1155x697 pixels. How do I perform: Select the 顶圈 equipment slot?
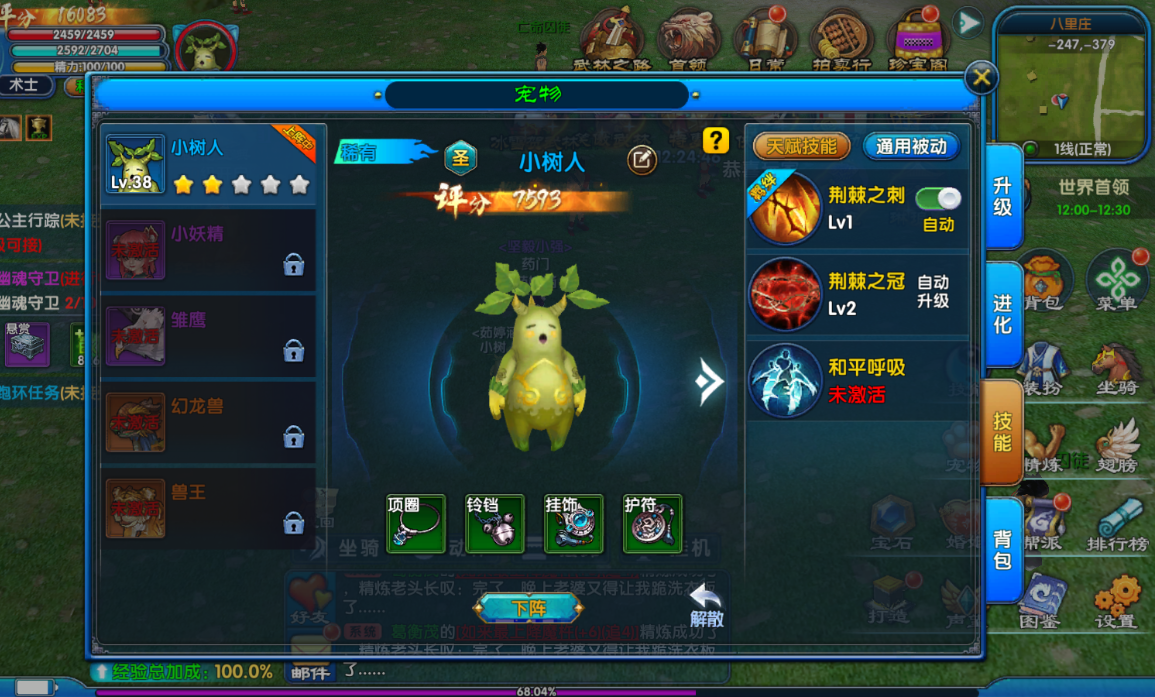coord(415,523)
